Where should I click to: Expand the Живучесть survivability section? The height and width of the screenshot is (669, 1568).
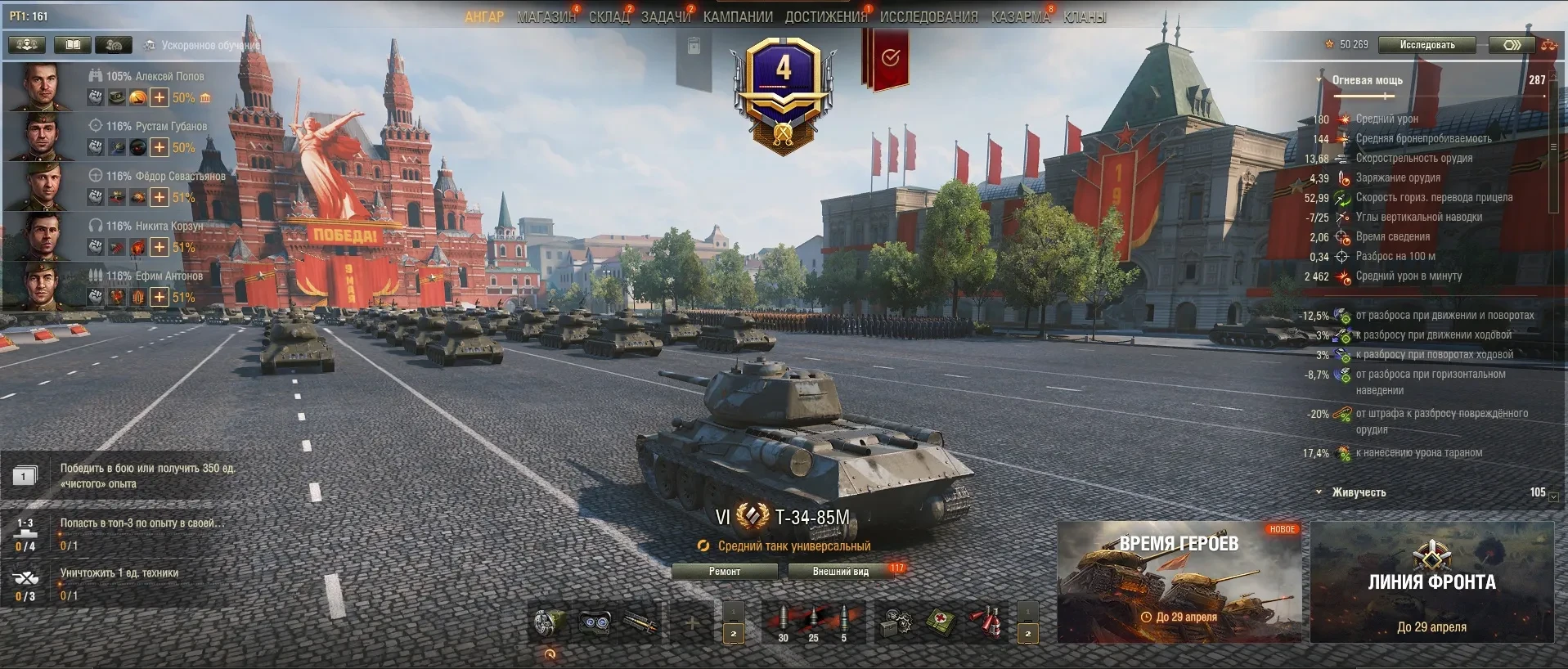pyautogui.click(x=1319, y=492)
